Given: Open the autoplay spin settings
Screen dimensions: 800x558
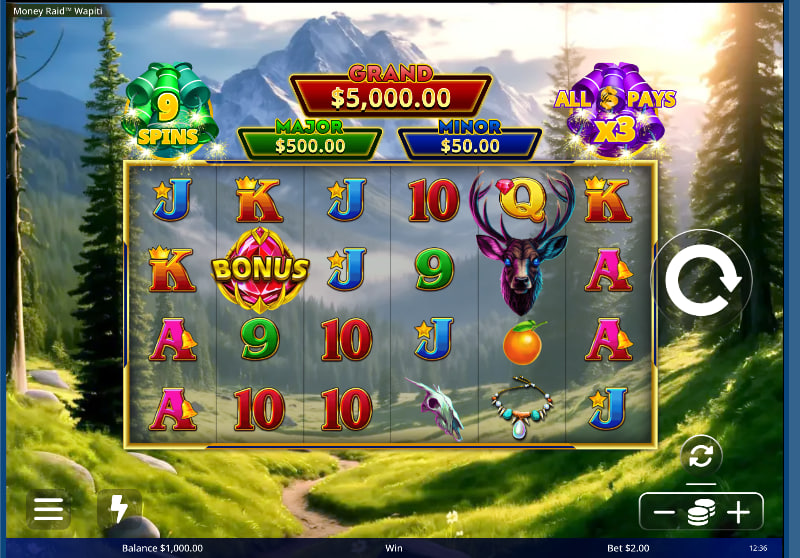Looking at the screenshot, I should coord(701,456).
